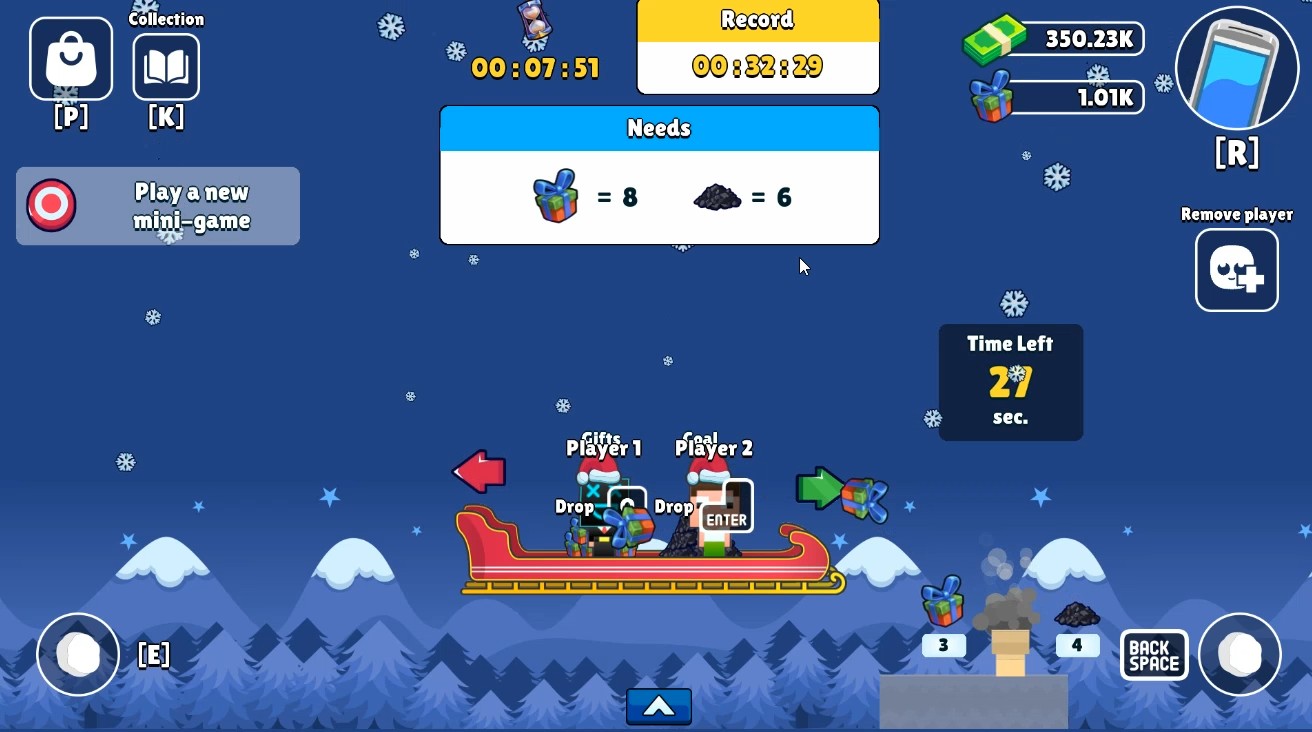The height and width of the screenshot is (732, 1312).
Task: Click the gift icon beside 1.01K
Action: tap(992, 98)
